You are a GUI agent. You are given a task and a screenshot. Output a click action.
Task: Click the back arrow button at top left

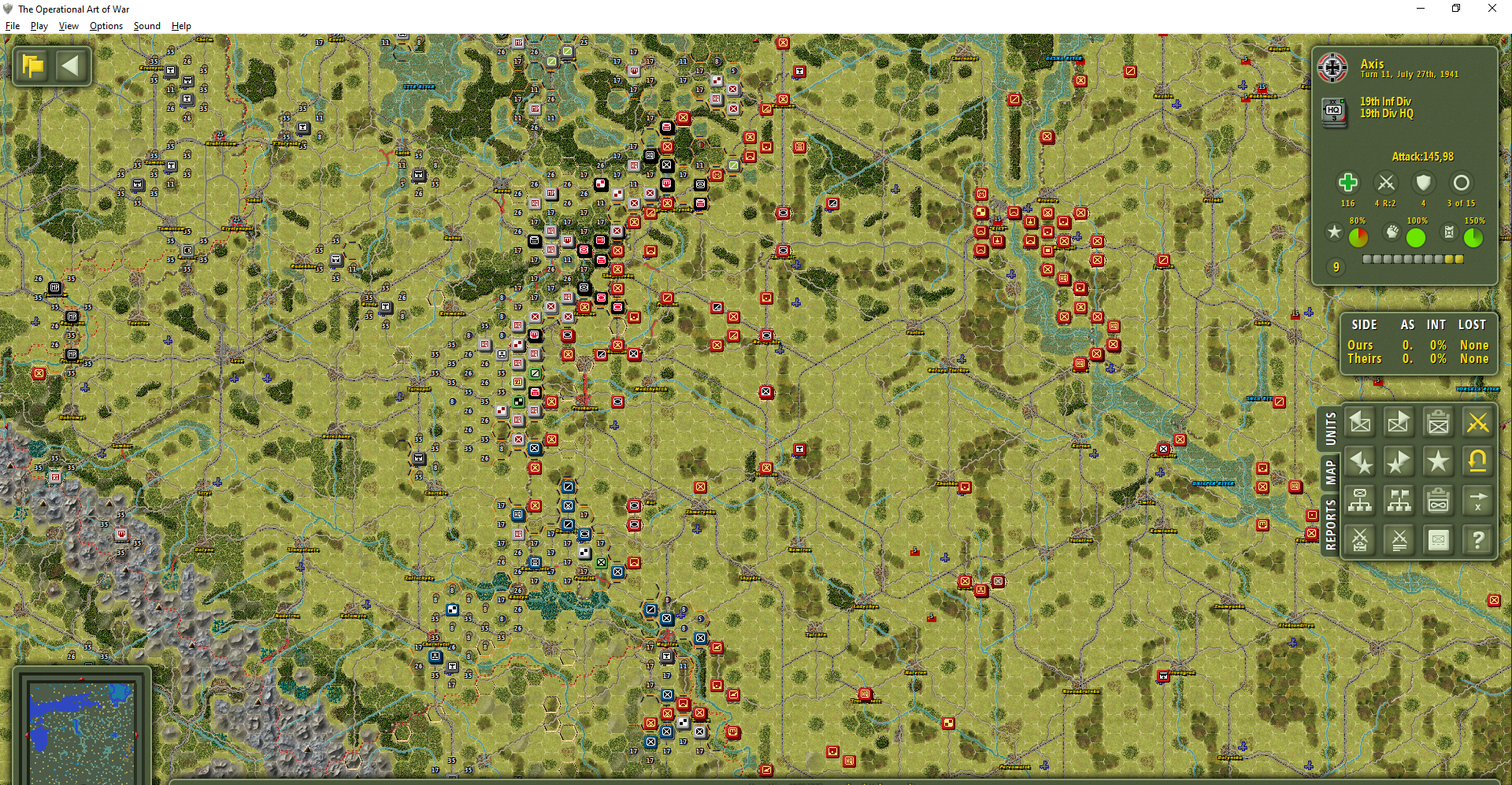72,65
